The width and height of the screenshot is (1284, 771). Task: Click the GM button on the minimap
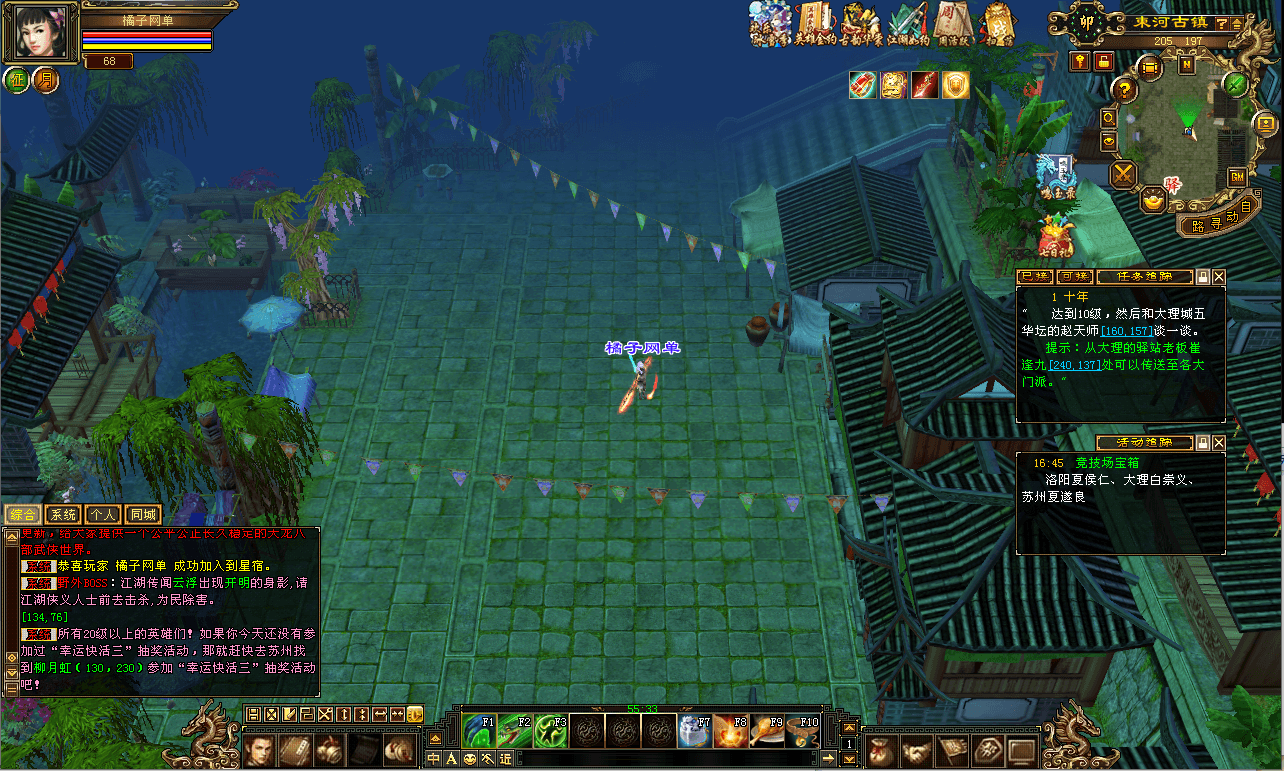[1237, 177]
